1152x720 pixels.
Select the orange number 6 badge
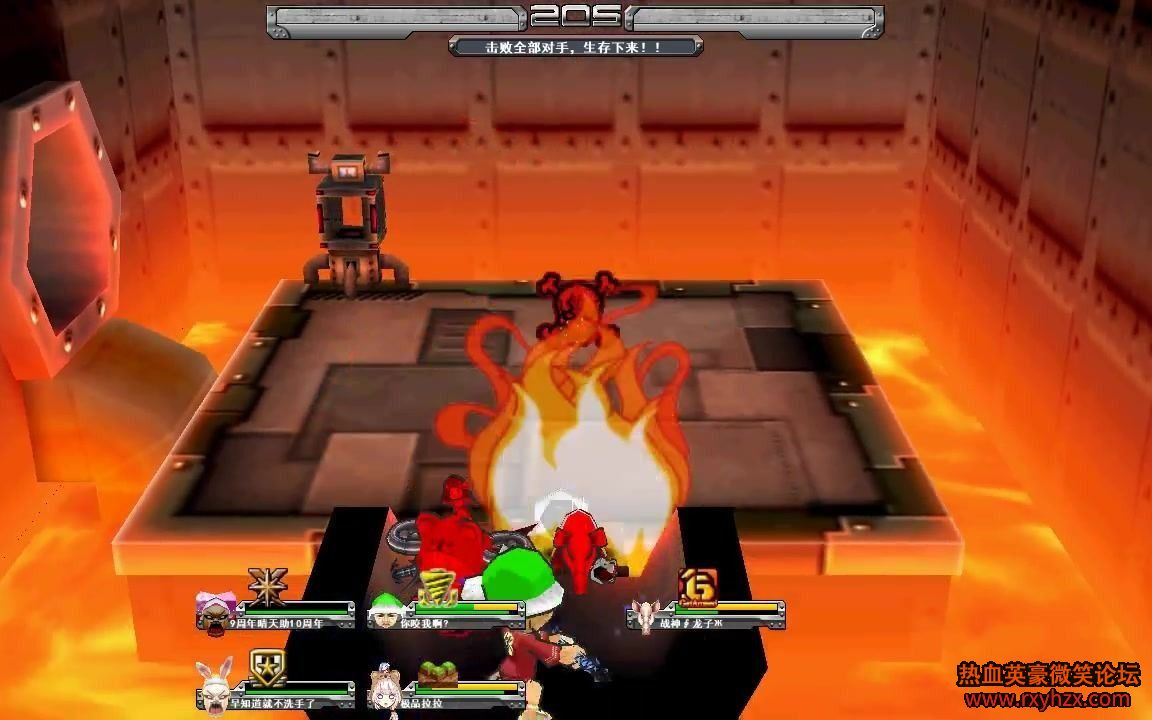tap(695, 584)
